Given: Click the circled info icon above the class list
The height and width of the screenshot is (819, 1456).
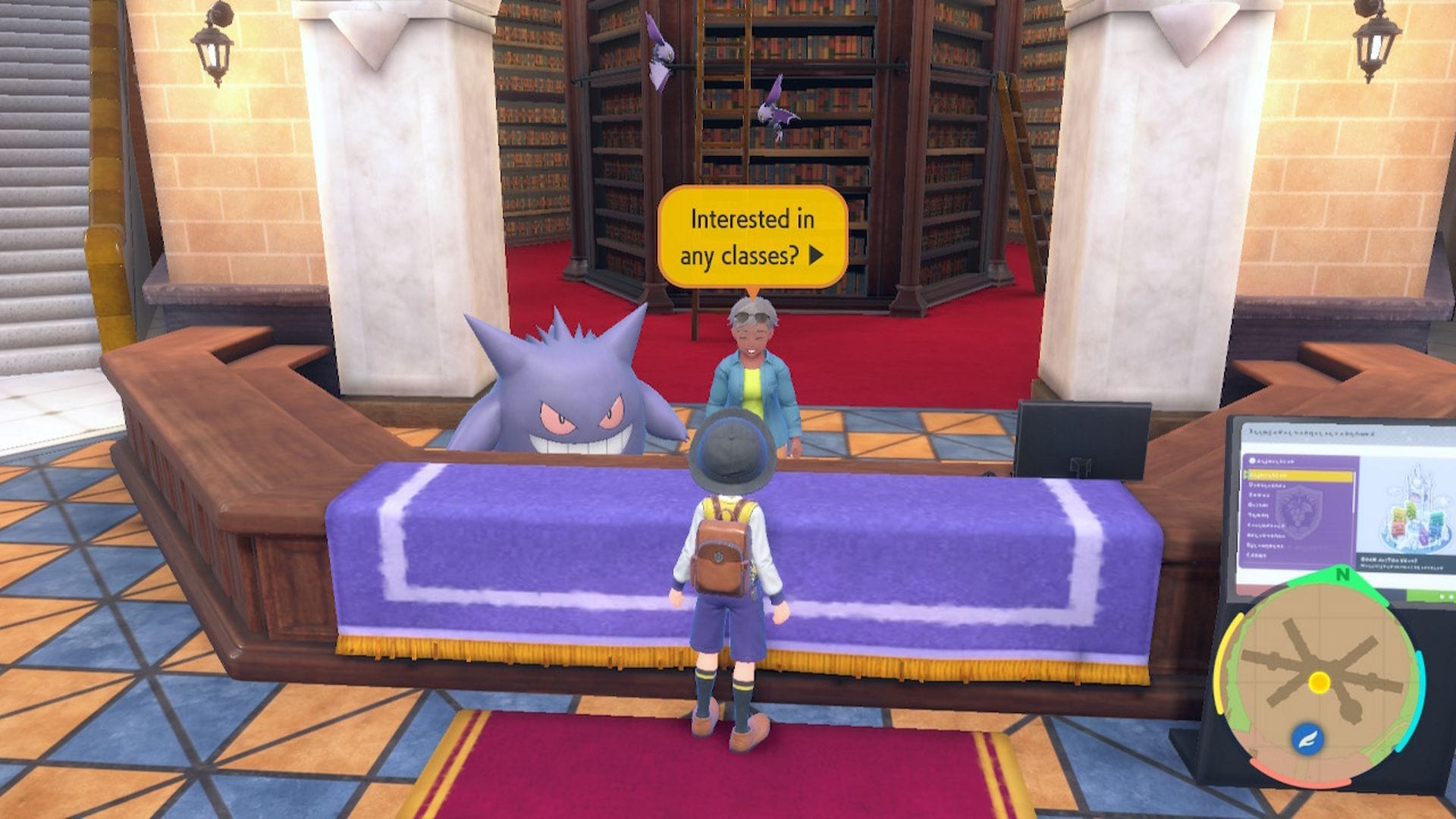Looking at the screenshot, I should coord(1252,460).
